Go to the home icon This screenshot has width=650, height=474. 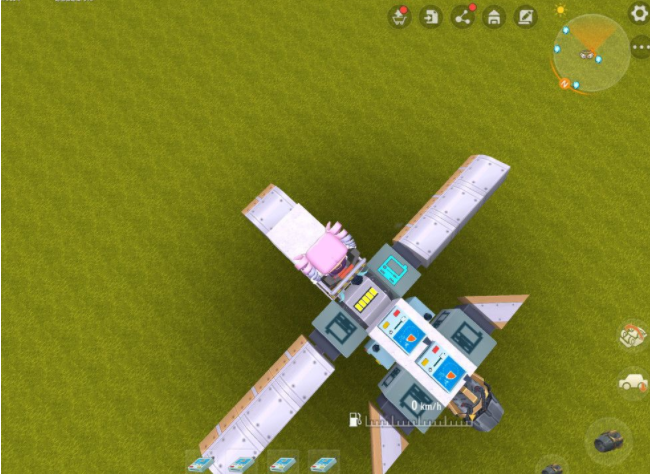(493, 17)
